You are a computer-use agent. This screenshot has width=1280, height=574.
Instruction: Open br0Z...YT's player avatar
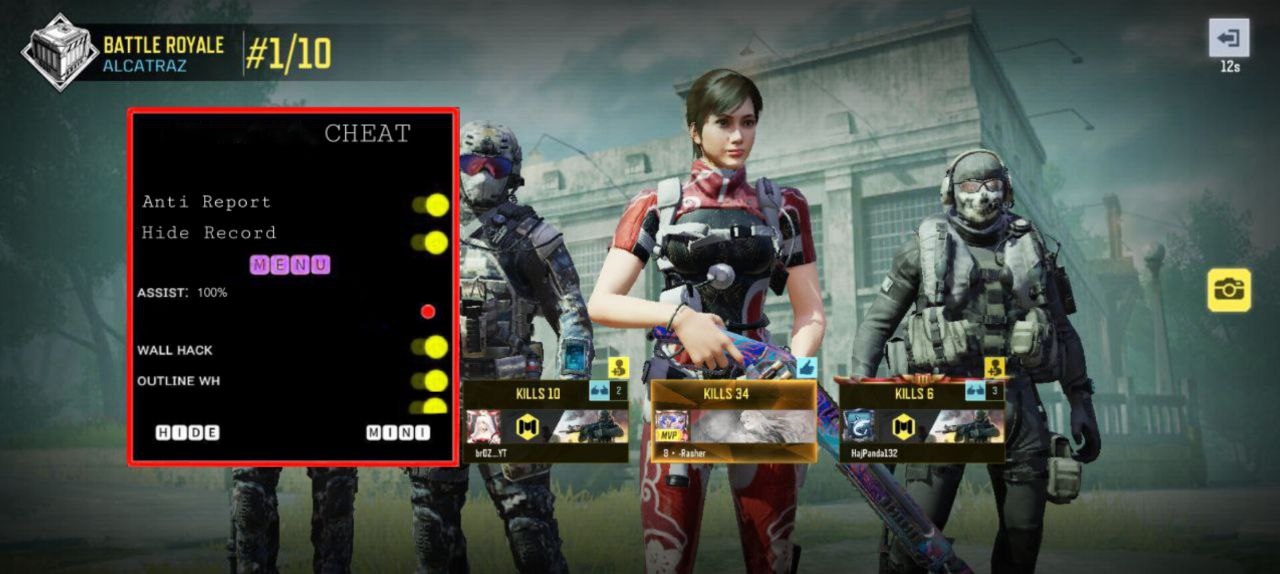tap(484, 427)
